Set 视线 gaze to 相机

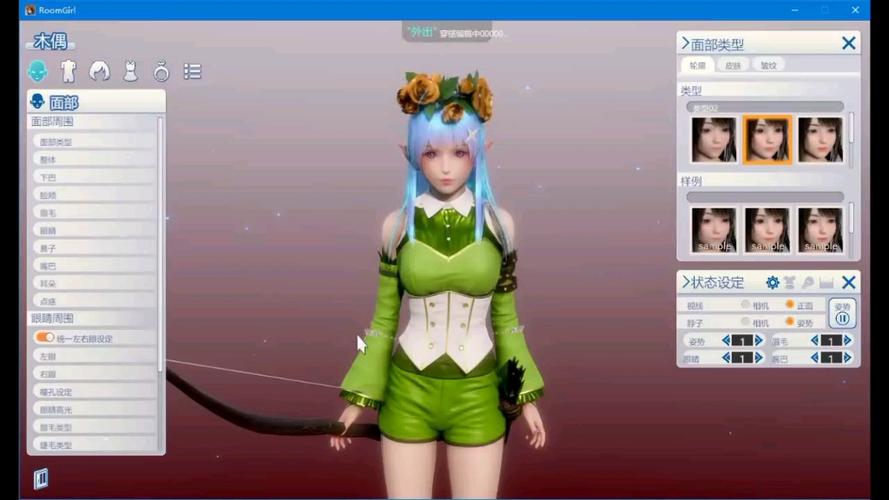pyautogui.click(x=746, y=305)
